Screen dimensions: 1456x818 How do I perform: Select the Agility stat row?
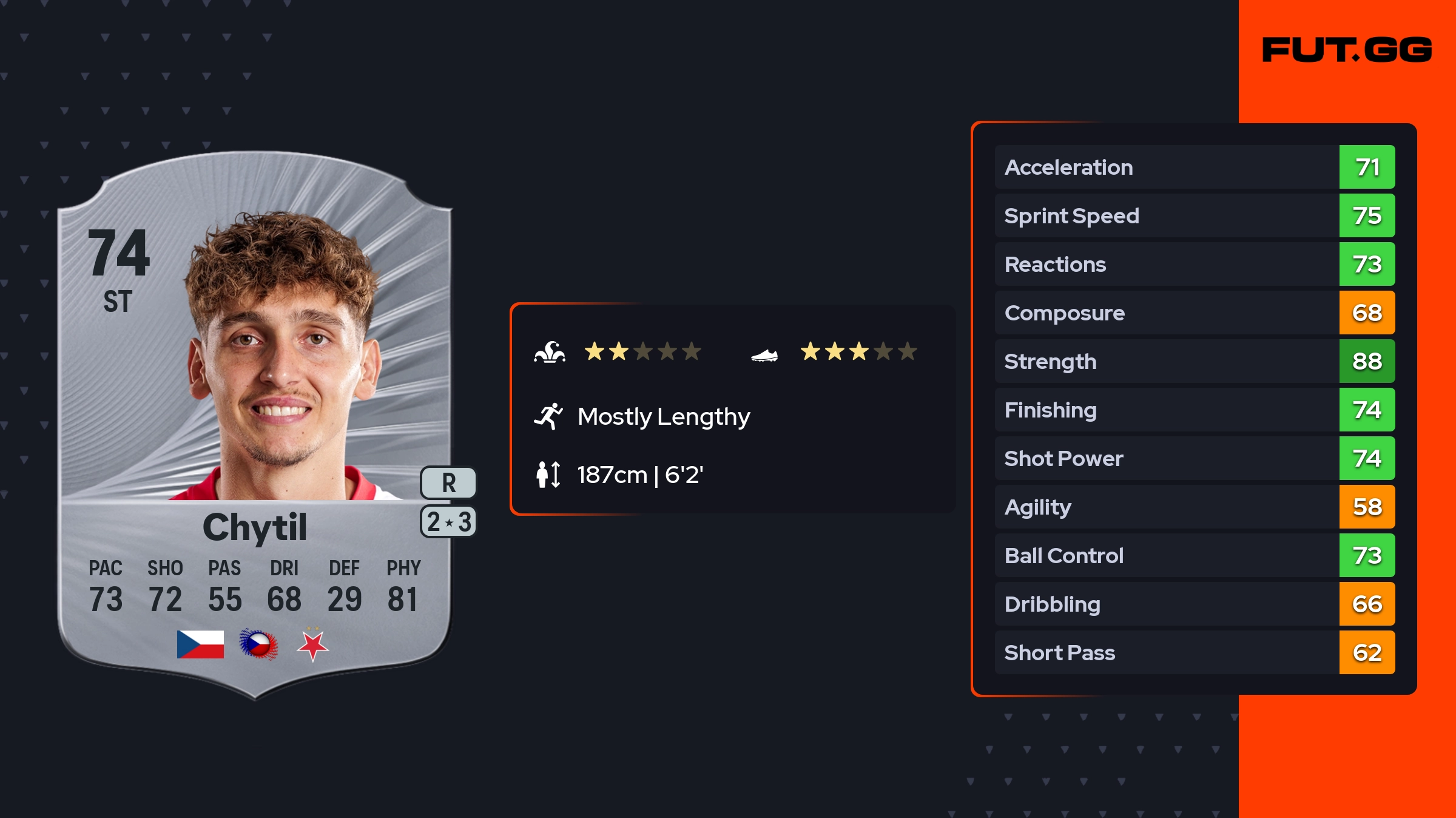[1194, 507]
